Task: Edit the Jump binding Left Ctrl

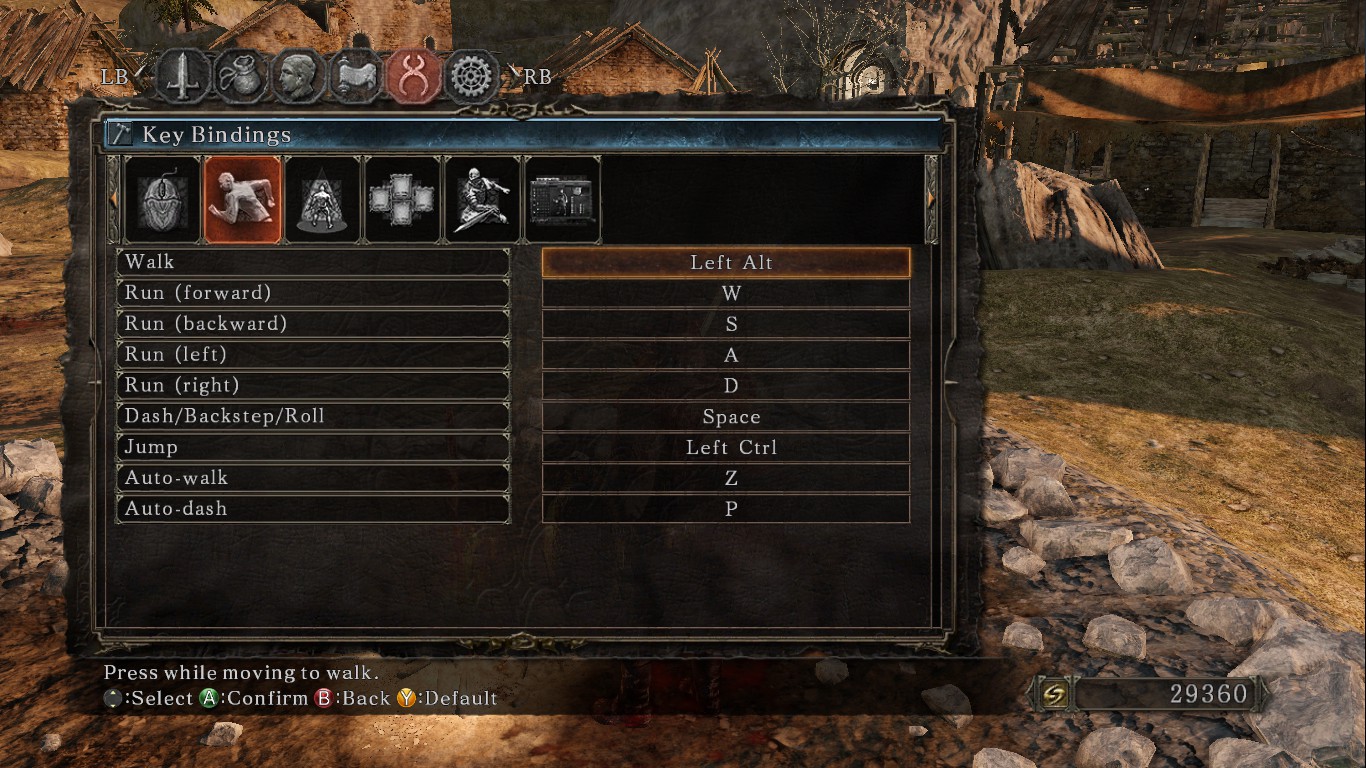Action: click(x=726, y=447)
